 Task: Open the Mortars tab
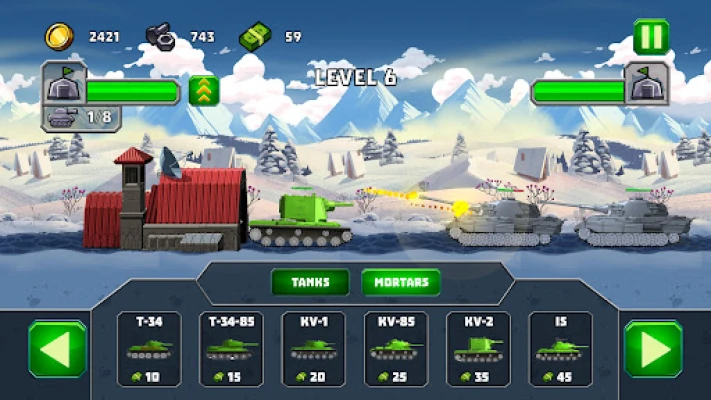(x=401, y=282)
